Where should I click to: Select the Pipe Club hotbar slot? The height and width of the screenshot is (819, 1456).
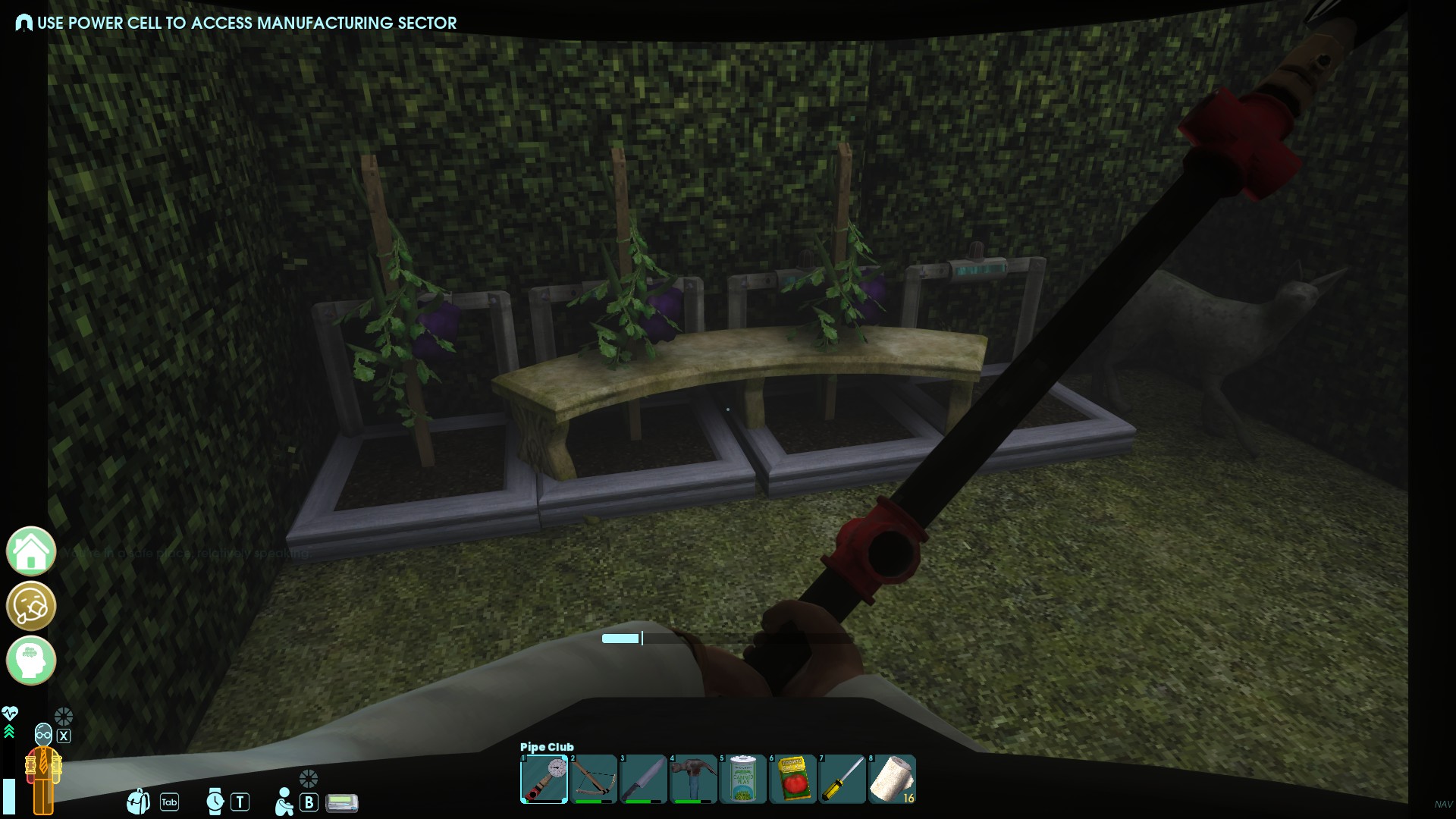pos(544,779)
